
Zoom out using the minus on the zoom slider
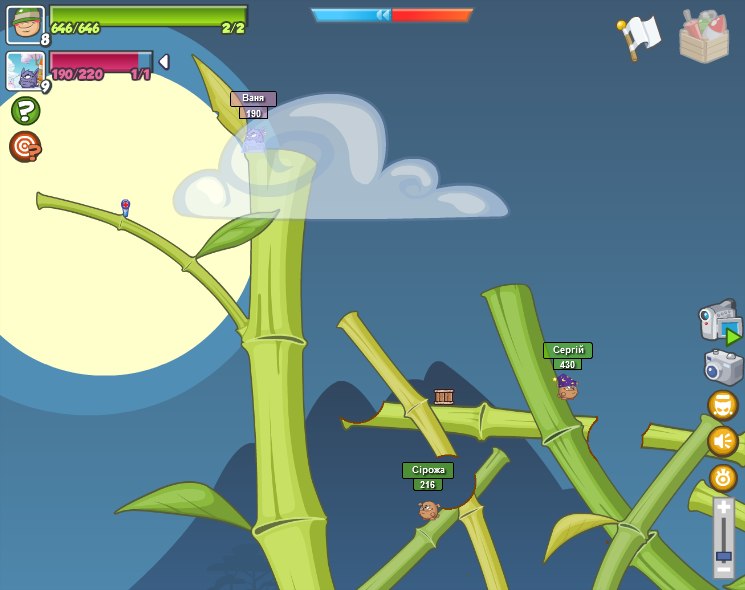pos(723,570)
